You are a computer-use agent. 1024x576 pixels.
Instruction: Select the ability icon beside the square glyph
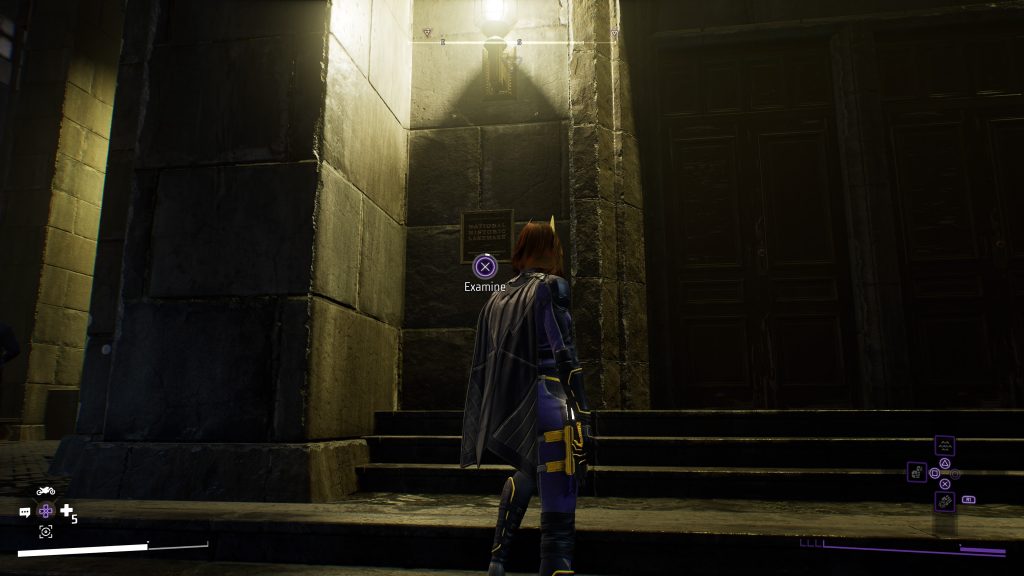[917, 471]
